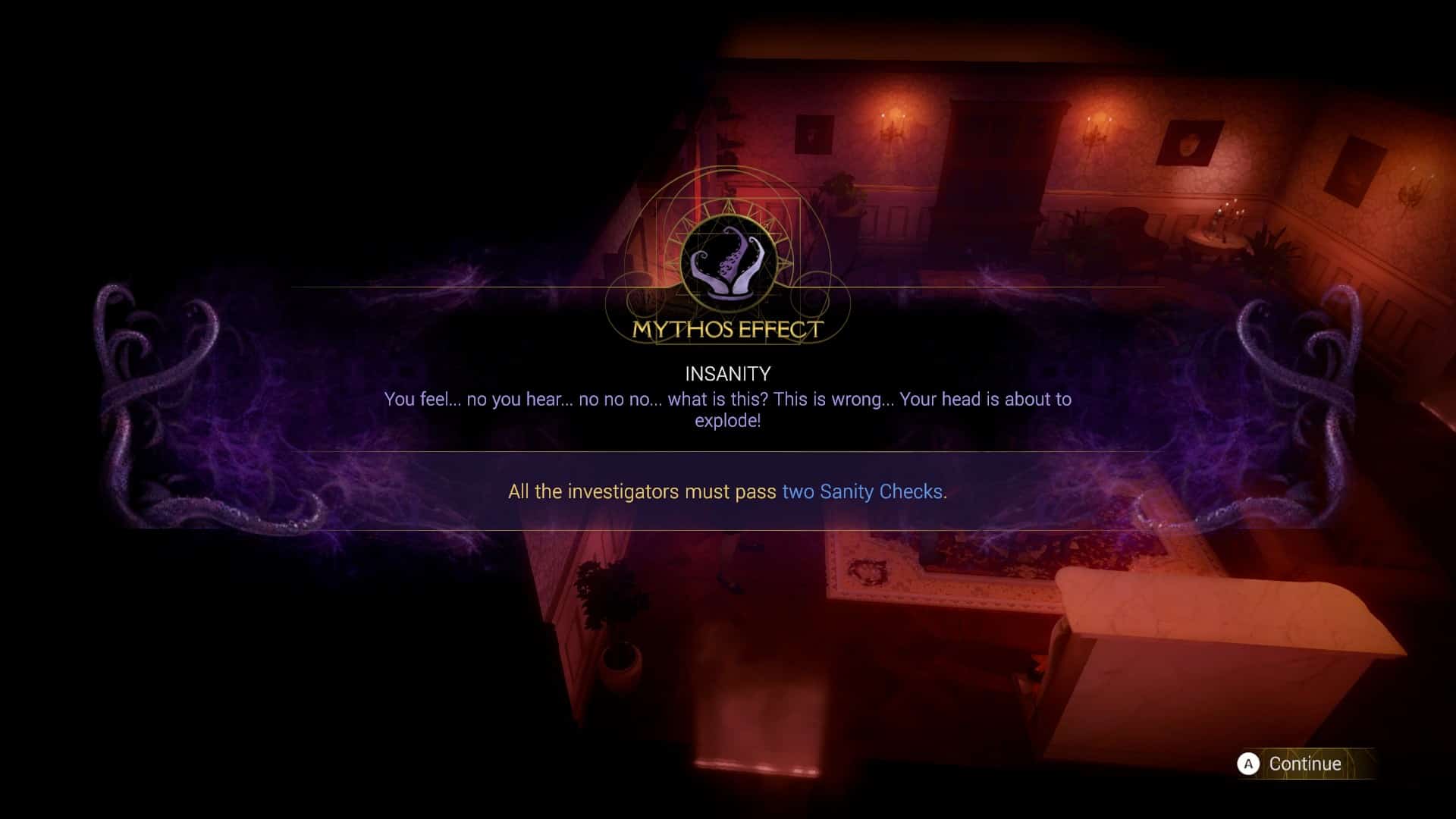The height and width of the screenshot is (819, 1456).
Task: Click the insanity flavor text description
Action: [726, 409]
